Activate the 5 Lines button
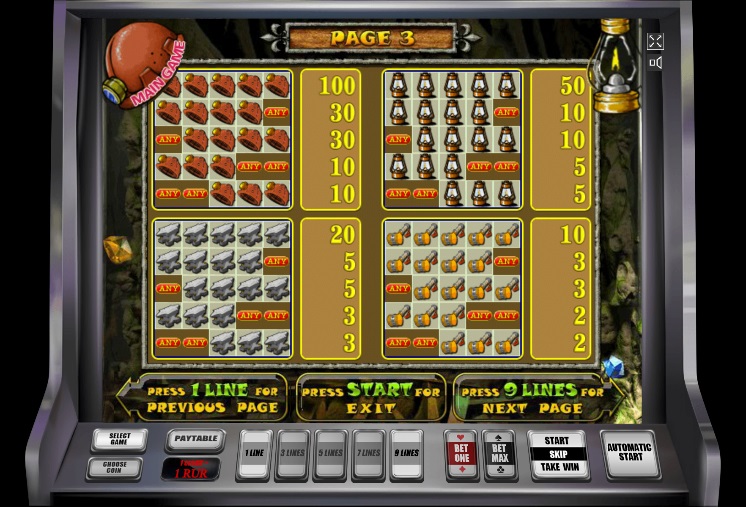Viewport: 746px width, 507px height. pyautogui.click(x=330, y=454)
